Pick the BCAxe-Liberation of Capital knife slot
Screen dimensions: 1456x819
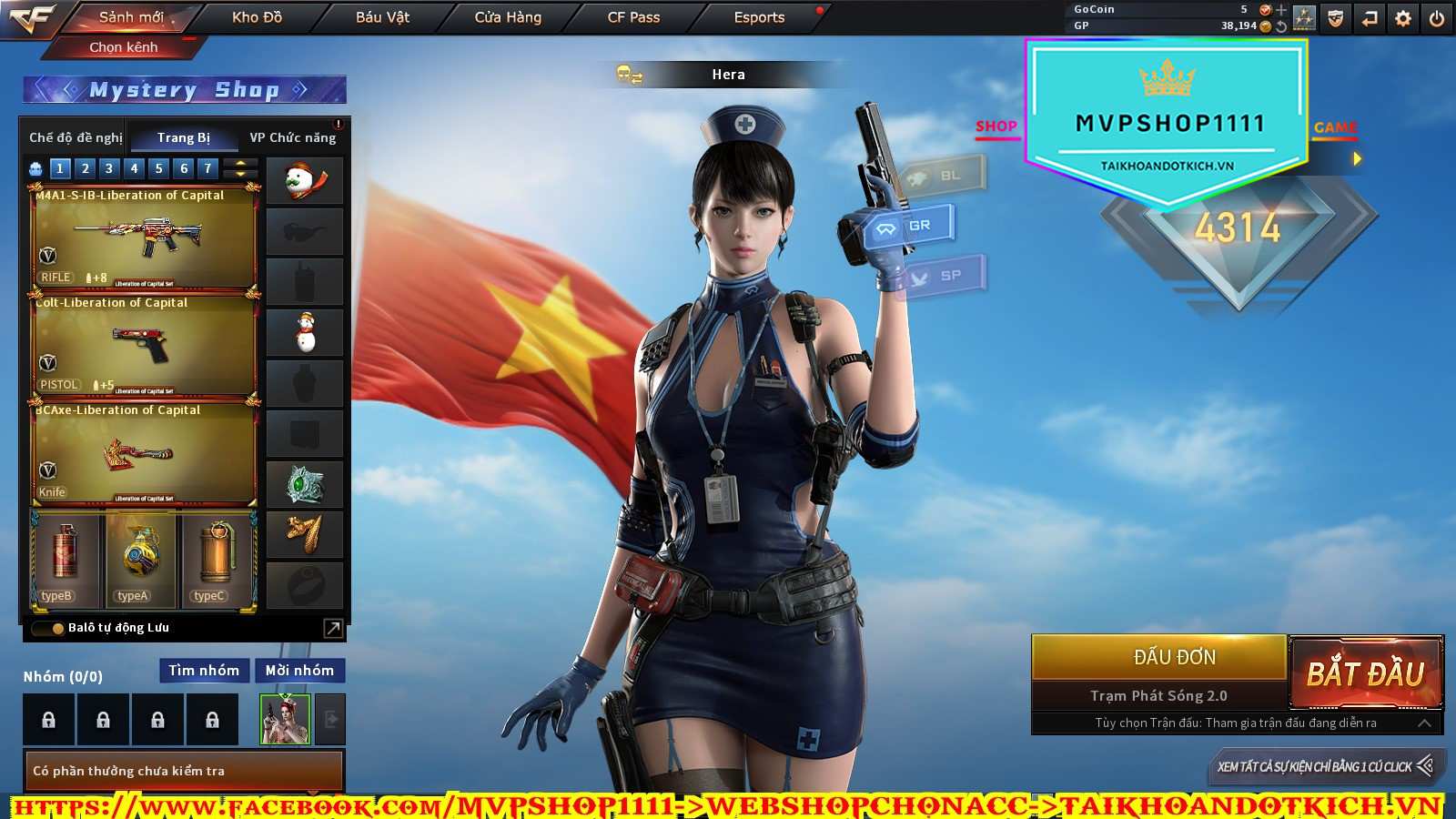(144, 453)
